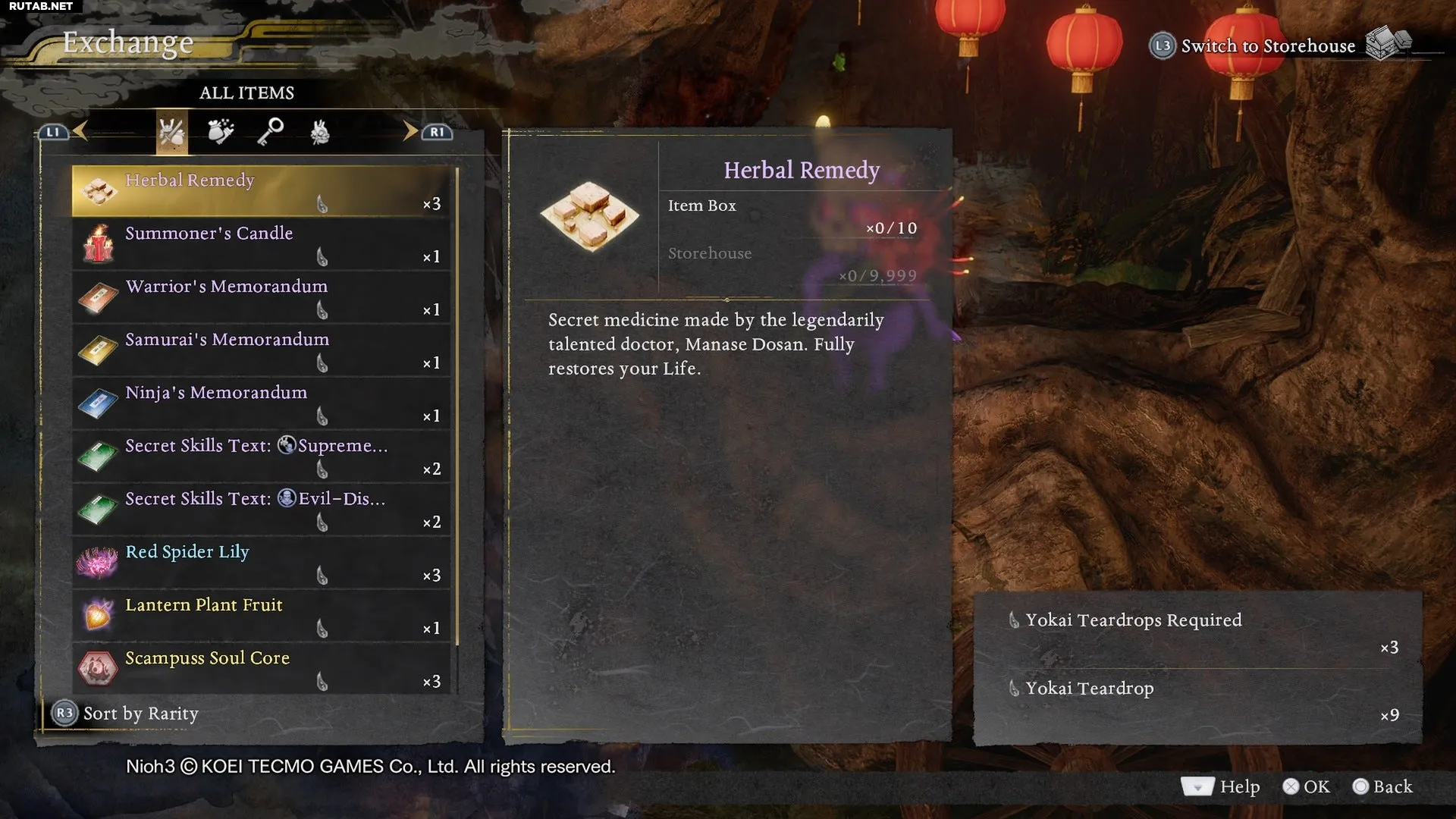Open the soul core category tab
The width and height of the screenshot is (1456, 819).
tap(320, 133)
